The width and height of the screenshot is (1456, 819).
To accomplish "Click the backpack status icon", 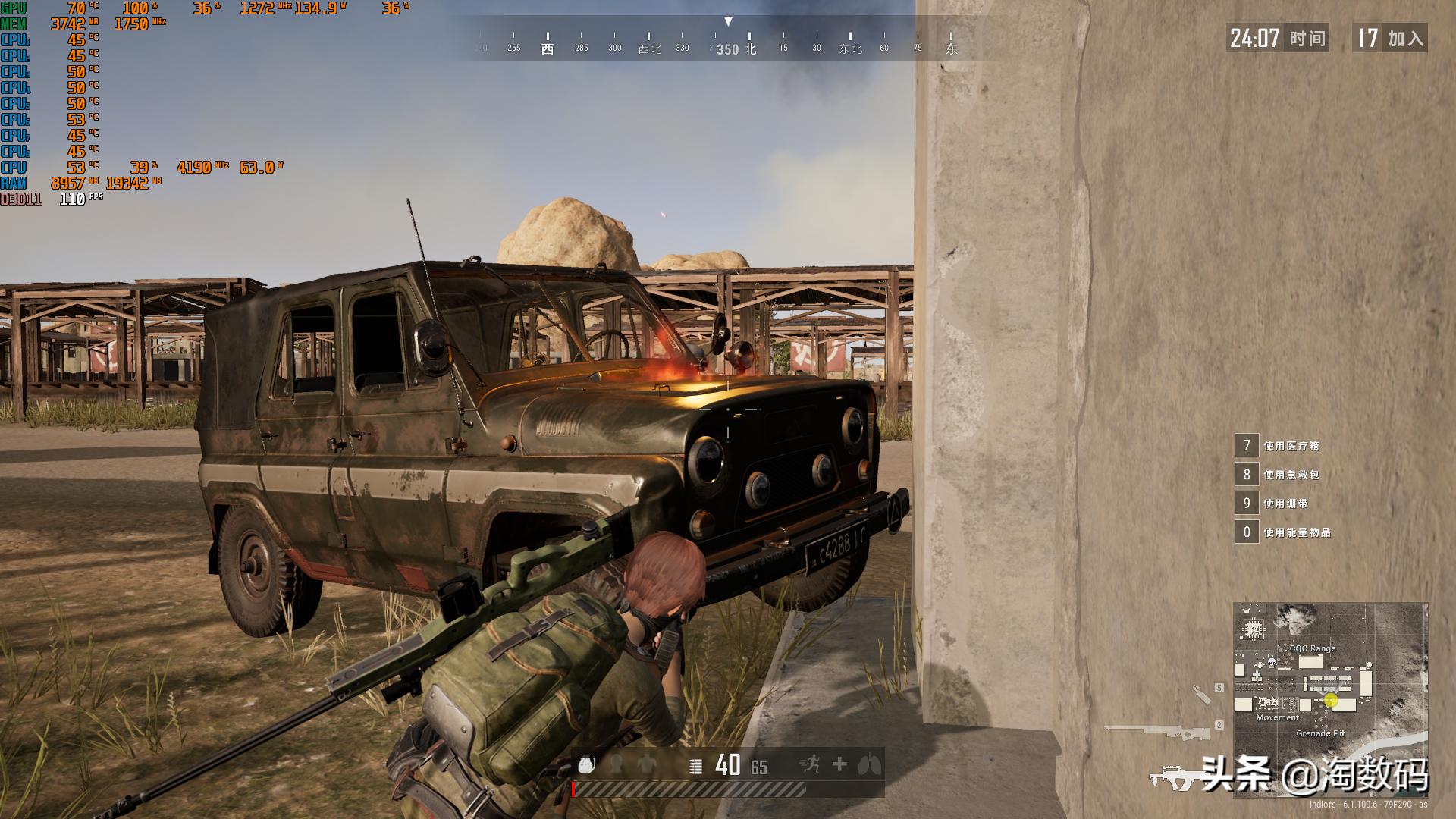I will [586, 765].
